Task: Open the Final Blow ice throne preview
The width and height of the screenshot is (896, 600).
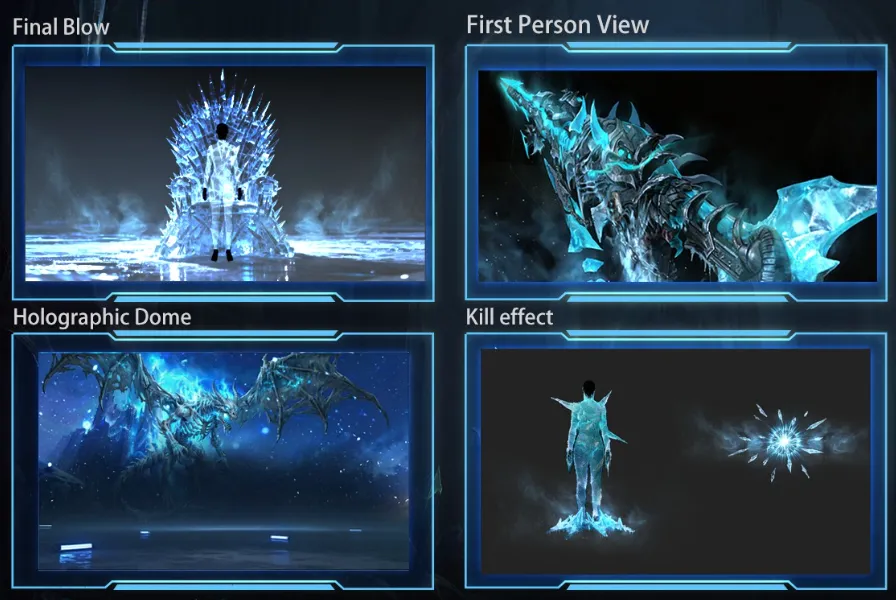Action: 224,172
